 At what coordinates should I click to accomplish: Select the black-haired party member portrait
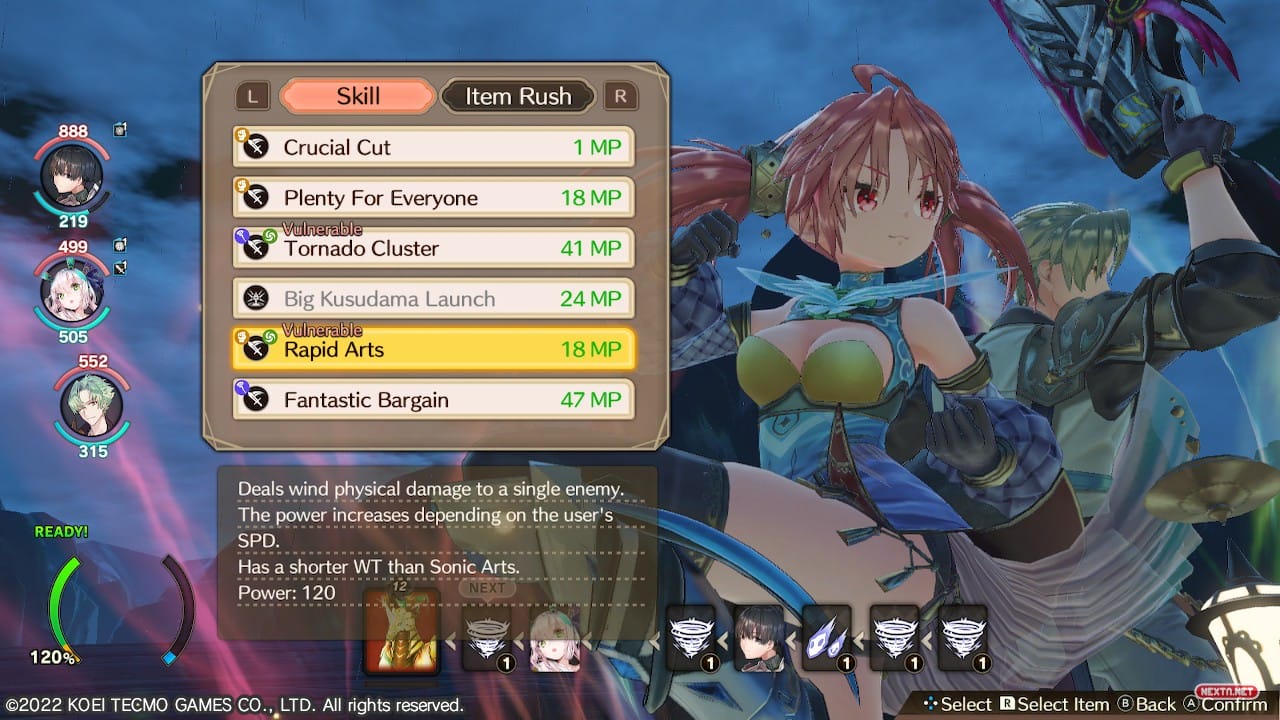(x=71, y=176)
